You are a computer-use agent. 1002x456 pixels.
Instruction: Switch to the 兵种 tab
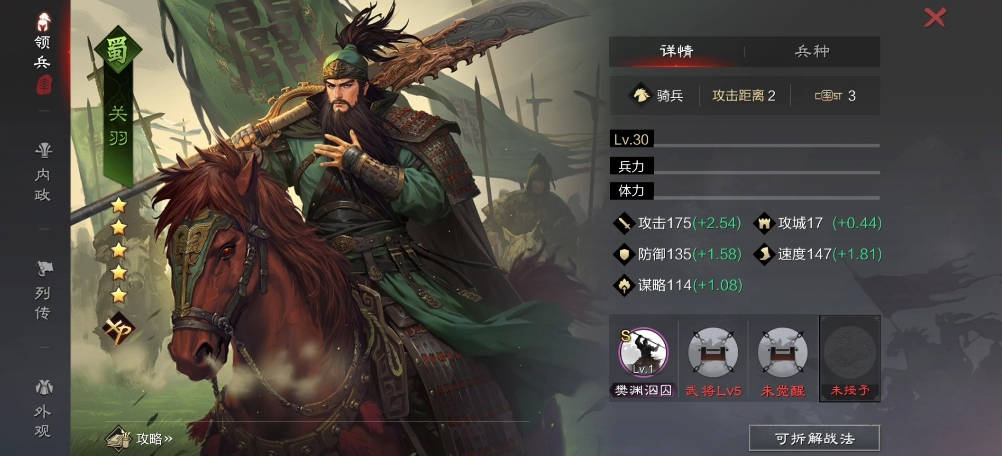812,52
